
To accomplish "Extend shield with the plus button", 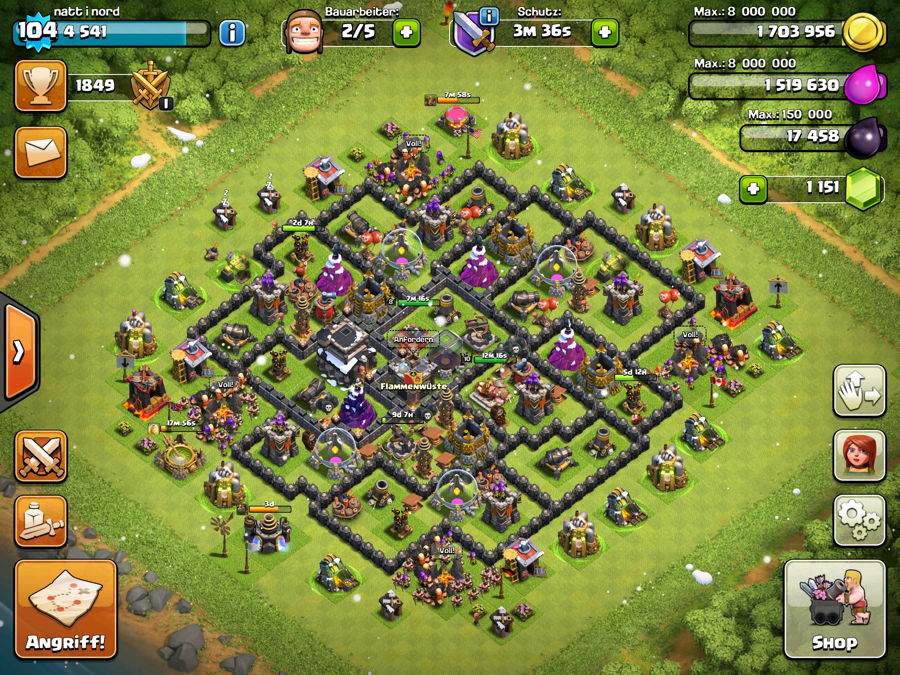I will [604, 32].
